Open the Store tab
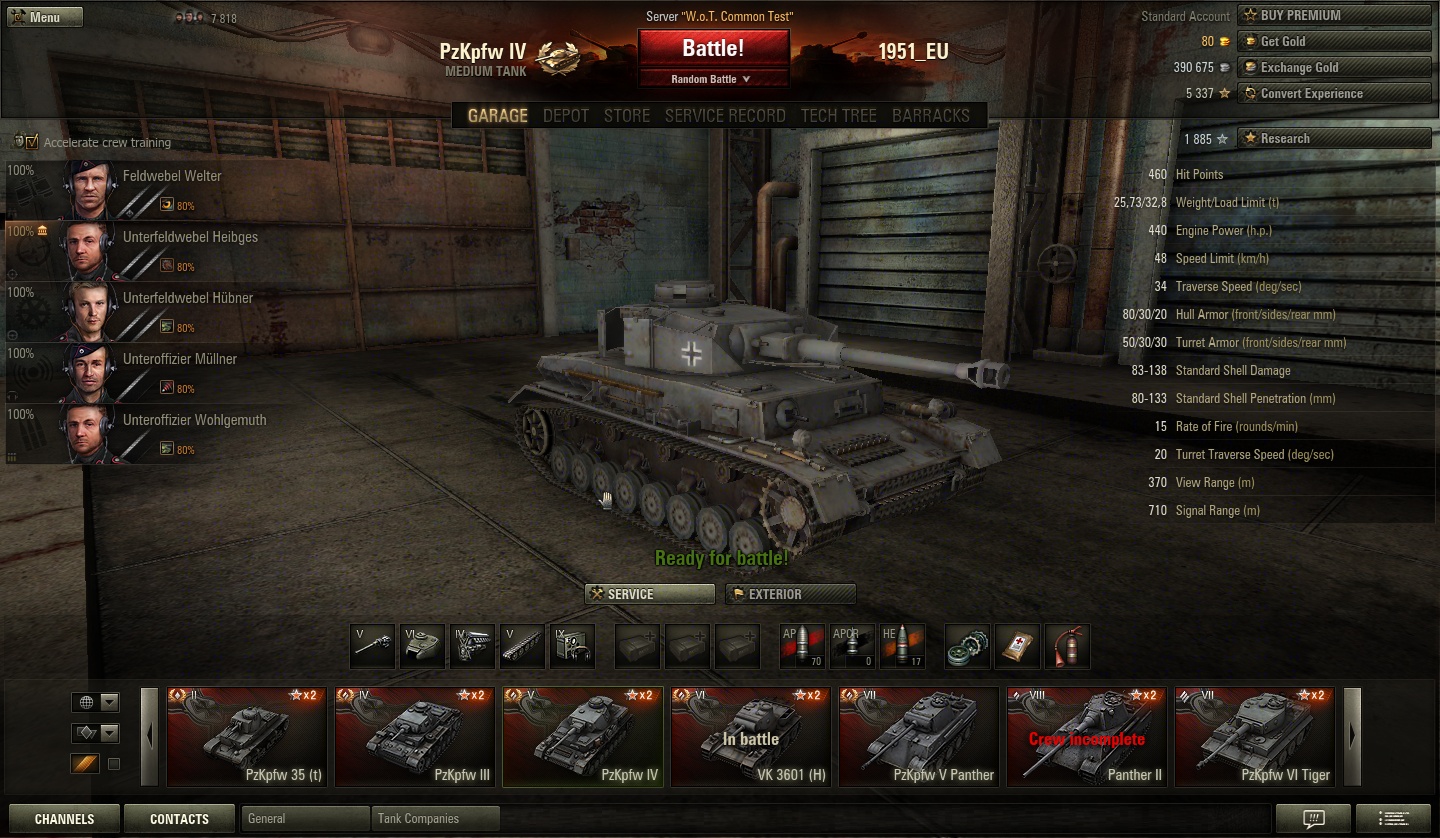The width and height of the screenshot is (1440, 838). click(x=627, y=116)
